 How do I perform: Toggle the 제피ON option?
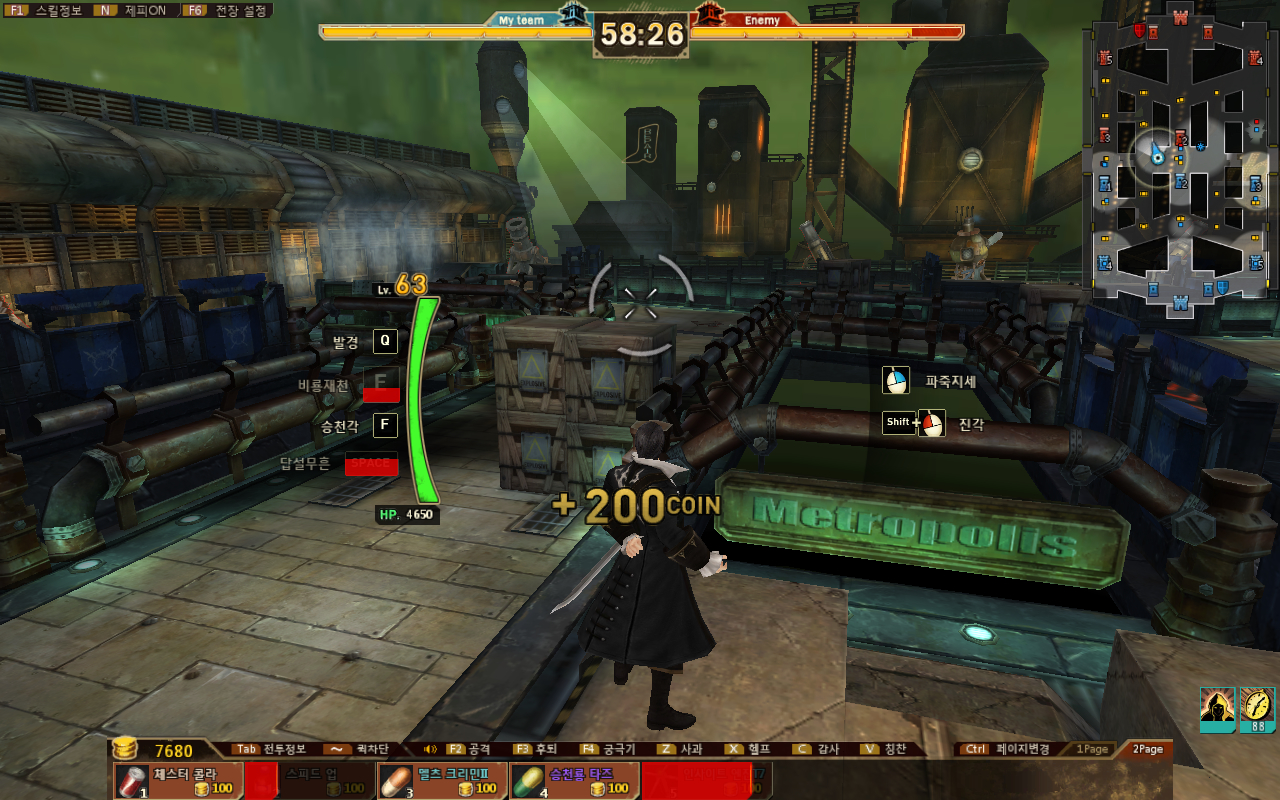pos(135,10)
